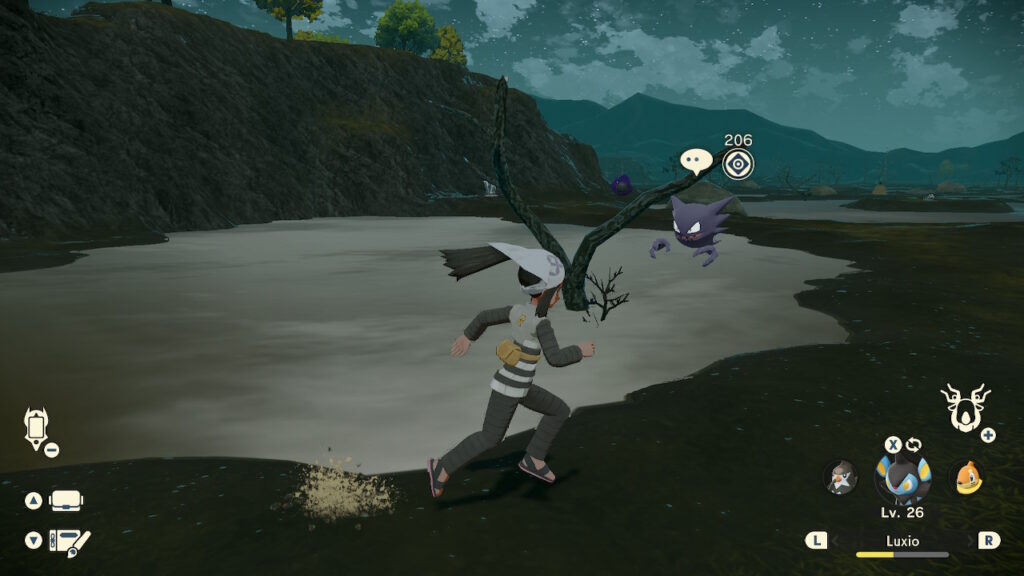
Task: Open the satchel bag icon
Action: 66,500
